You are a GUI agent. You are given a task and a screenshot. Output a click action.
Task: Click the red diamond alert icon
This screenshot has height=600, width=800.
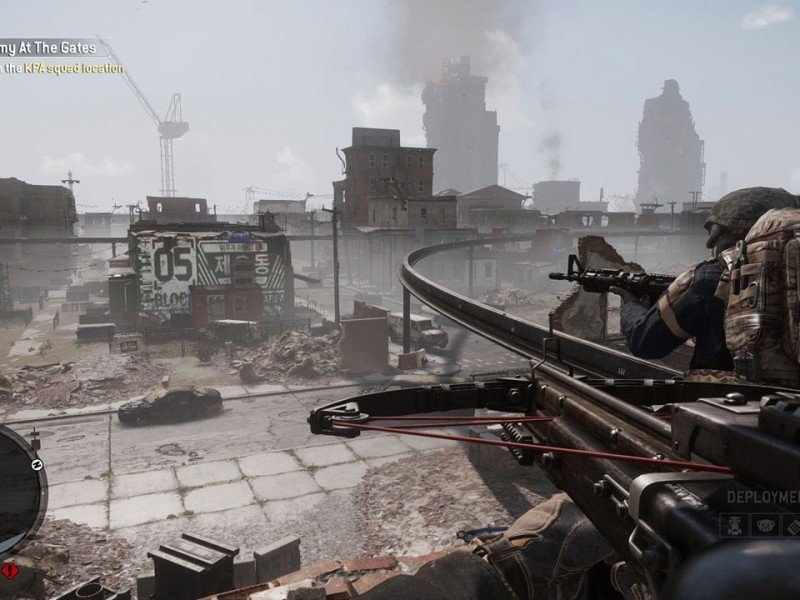click(x=10, y=570)
